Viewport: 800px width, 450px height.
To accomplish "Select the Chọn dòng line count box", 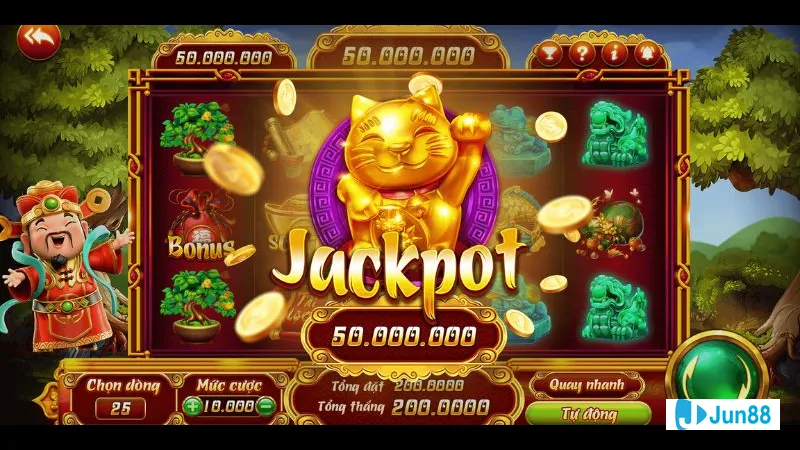I will (x=121, y=408).
